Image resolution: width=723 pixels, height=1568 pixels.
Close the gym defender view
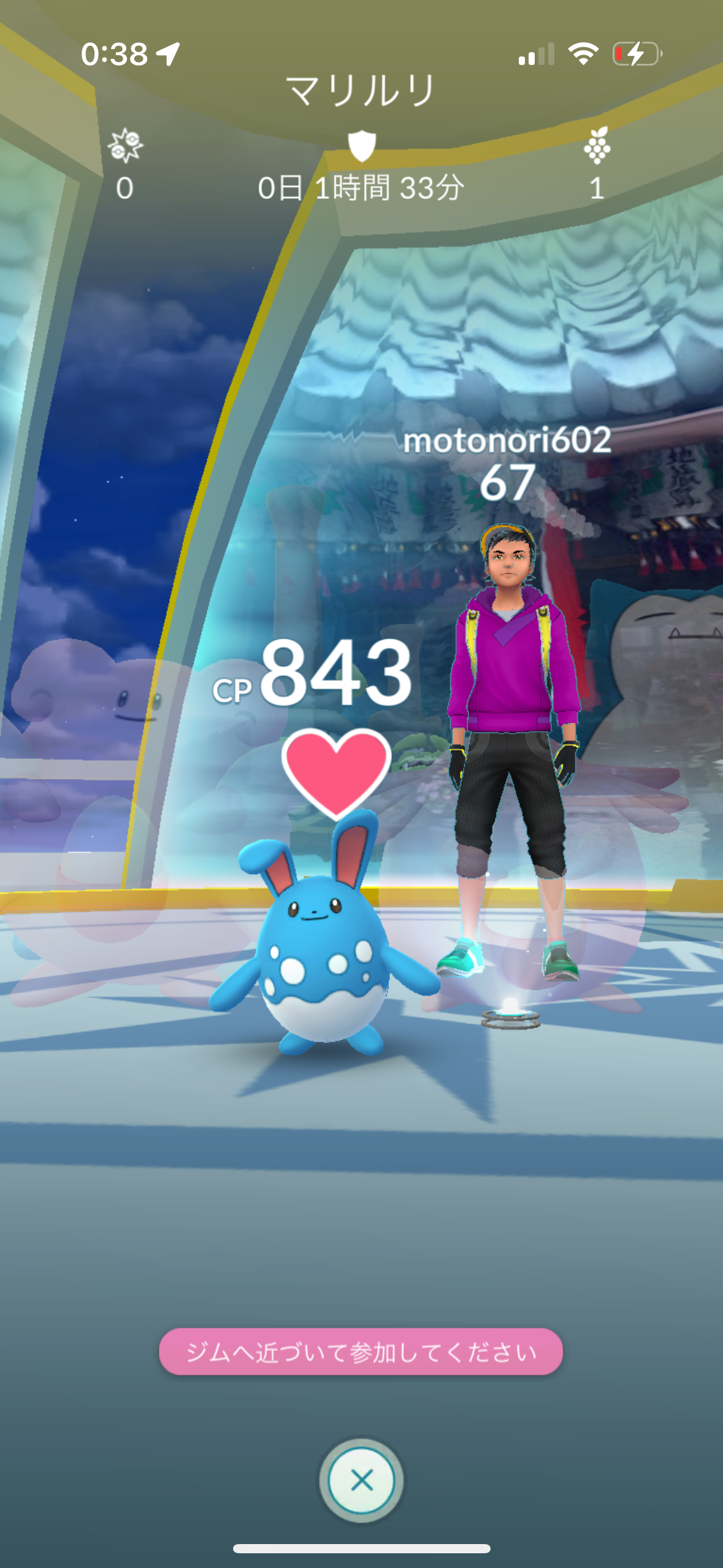[361, 1479]
